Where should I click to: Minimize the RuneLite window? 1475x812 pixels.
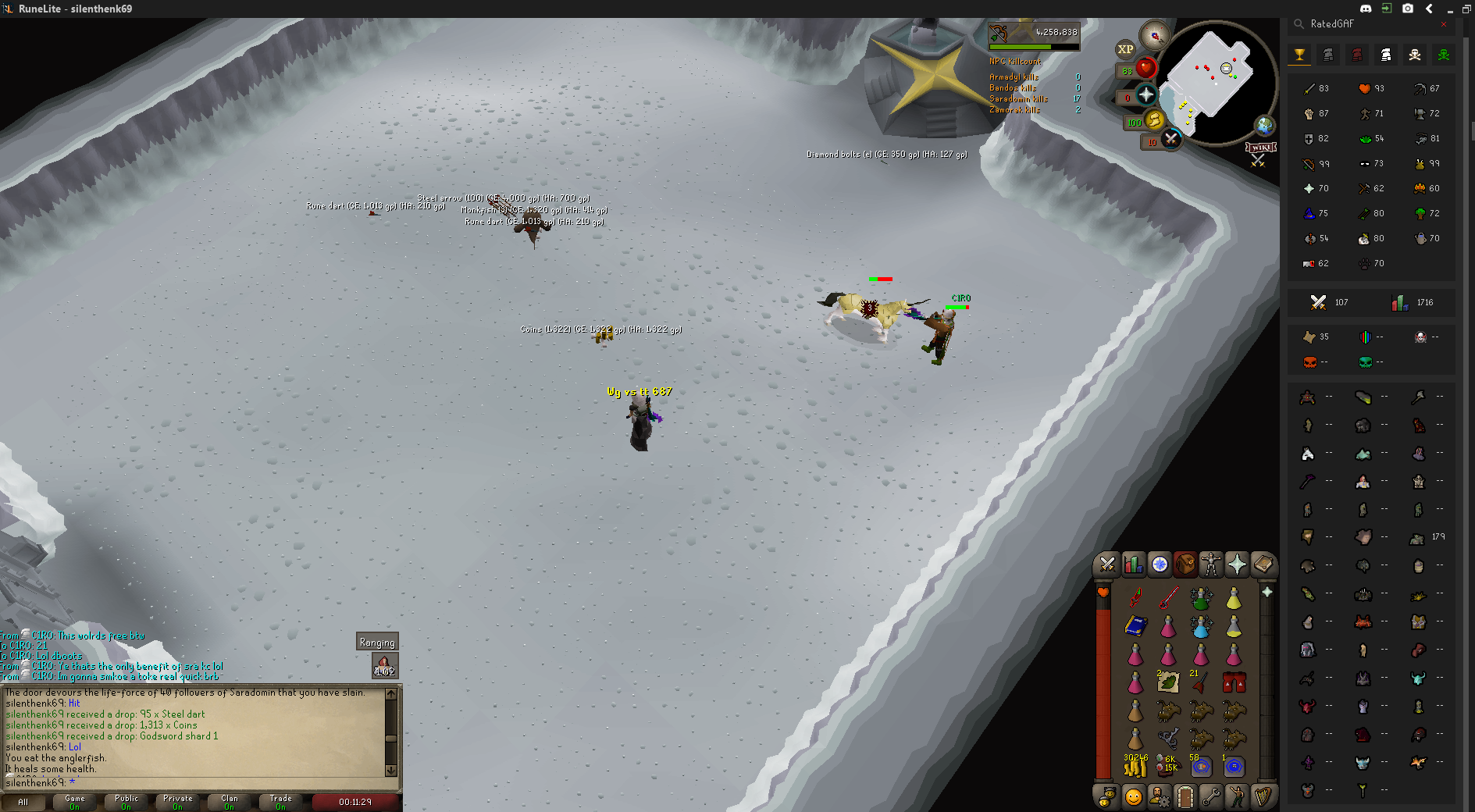point(1449,9)
